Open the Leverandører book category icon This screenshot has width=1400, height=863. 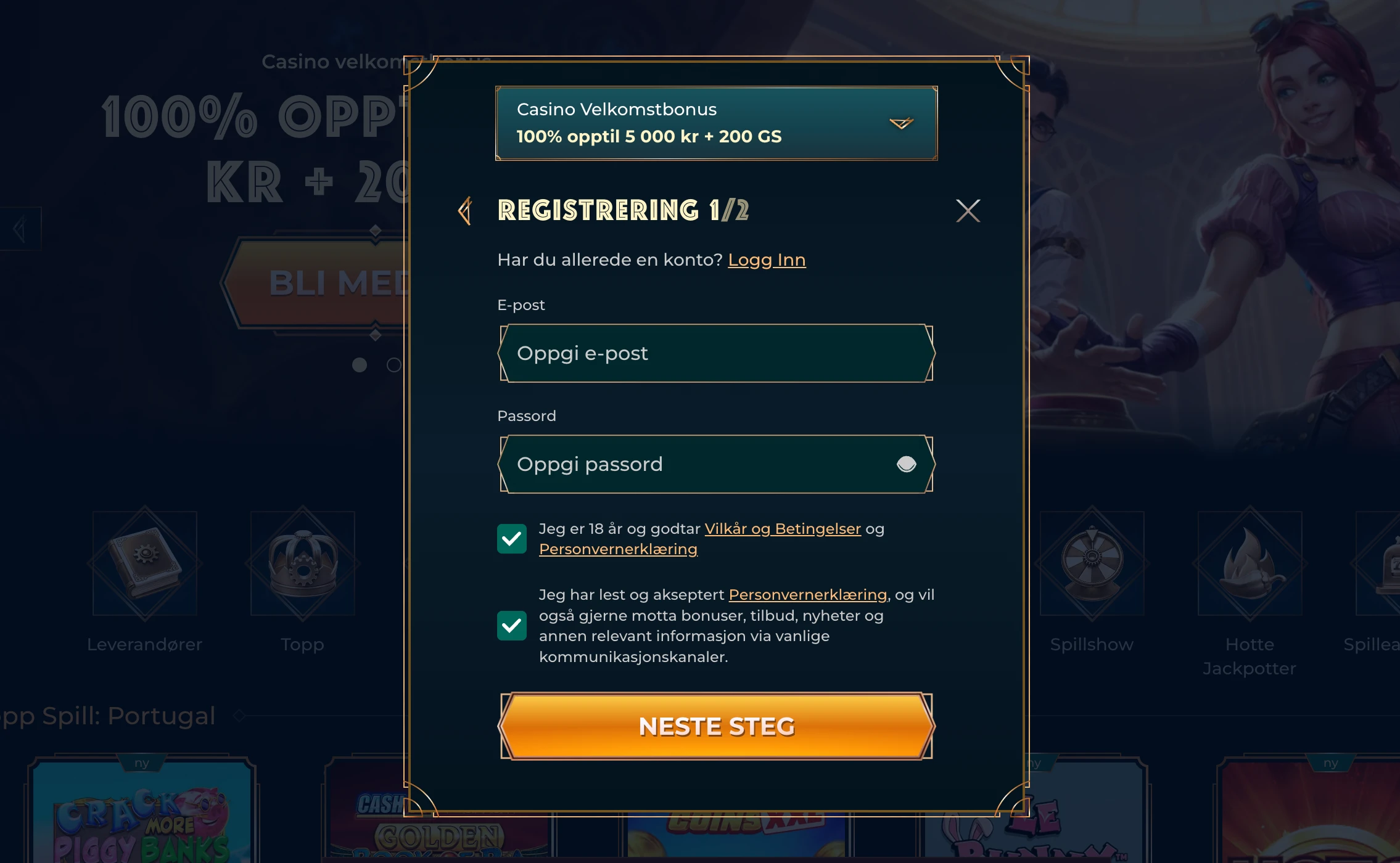pos(144,564)
